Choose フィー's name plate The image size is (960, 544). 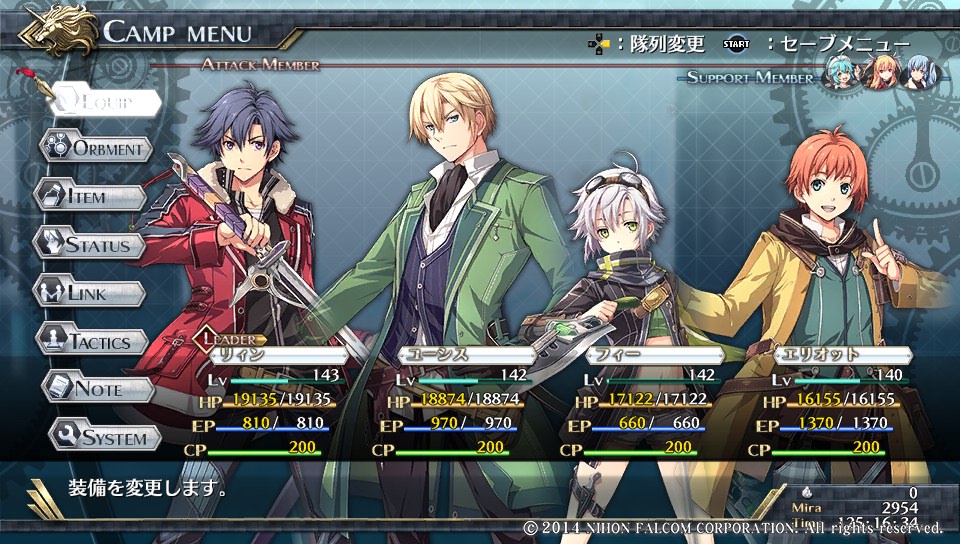(653, 355)
